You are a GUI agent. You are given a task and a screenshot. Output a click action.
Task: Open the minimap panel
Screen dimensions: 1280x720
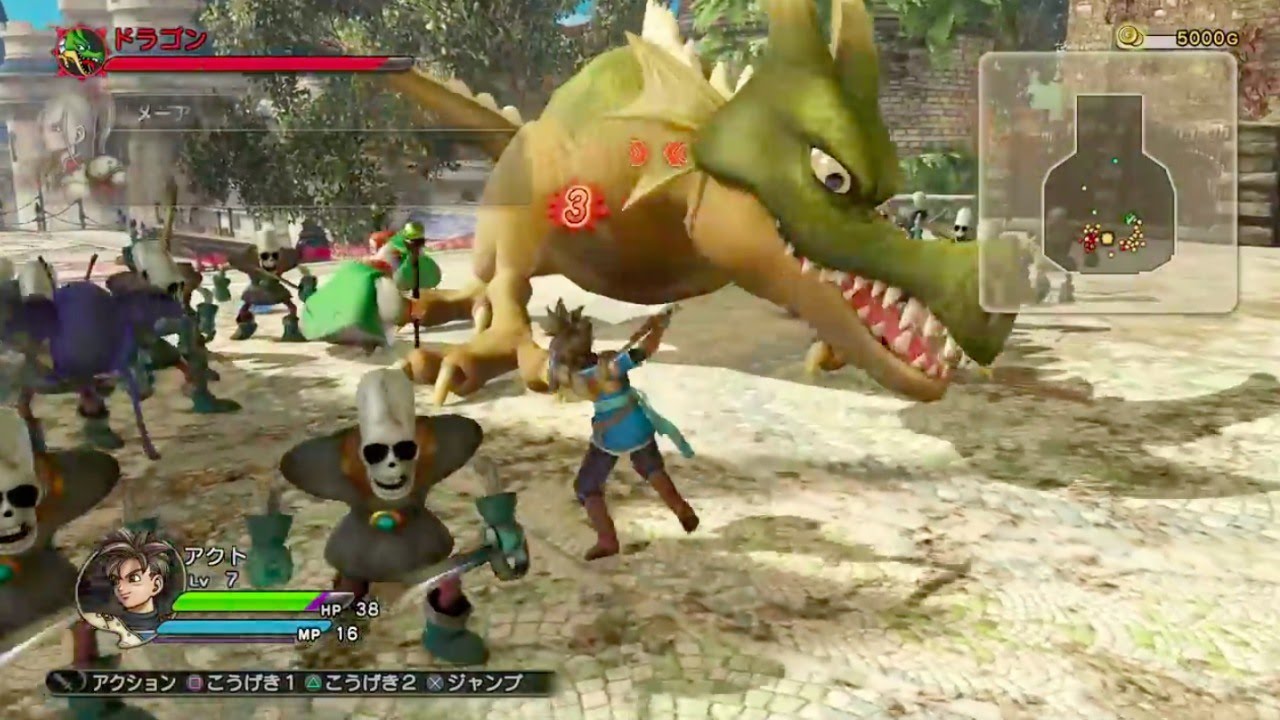click(1108, 182)
